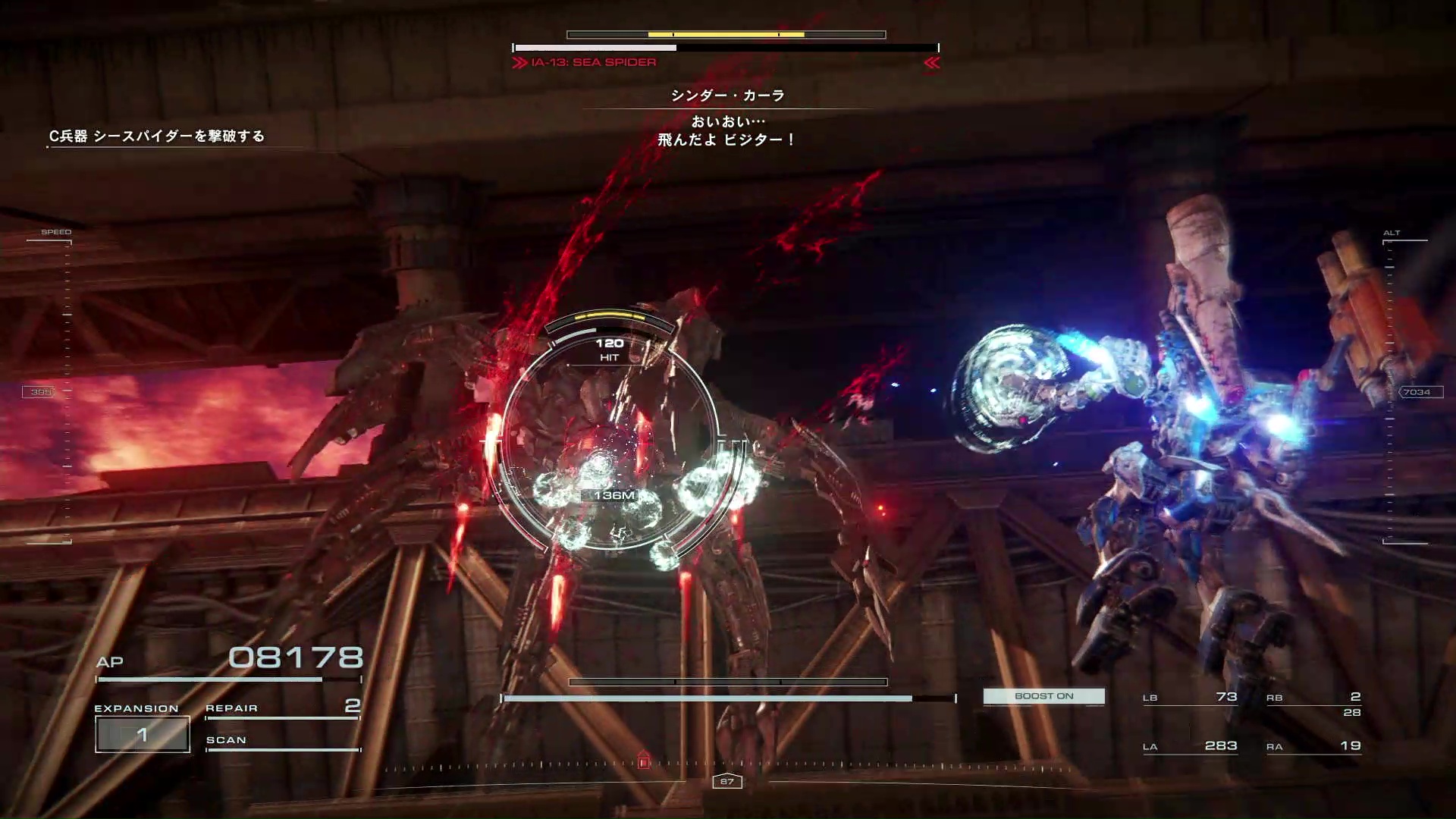Select the LB weapon slot
1456x819 pixels.
click(1189, 698)
